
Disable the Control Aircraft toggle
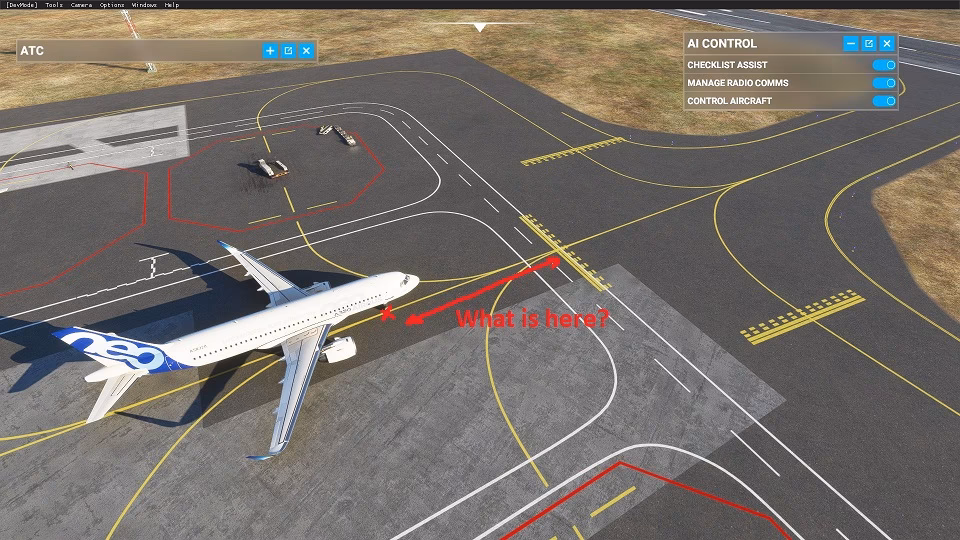coord(883,101)
